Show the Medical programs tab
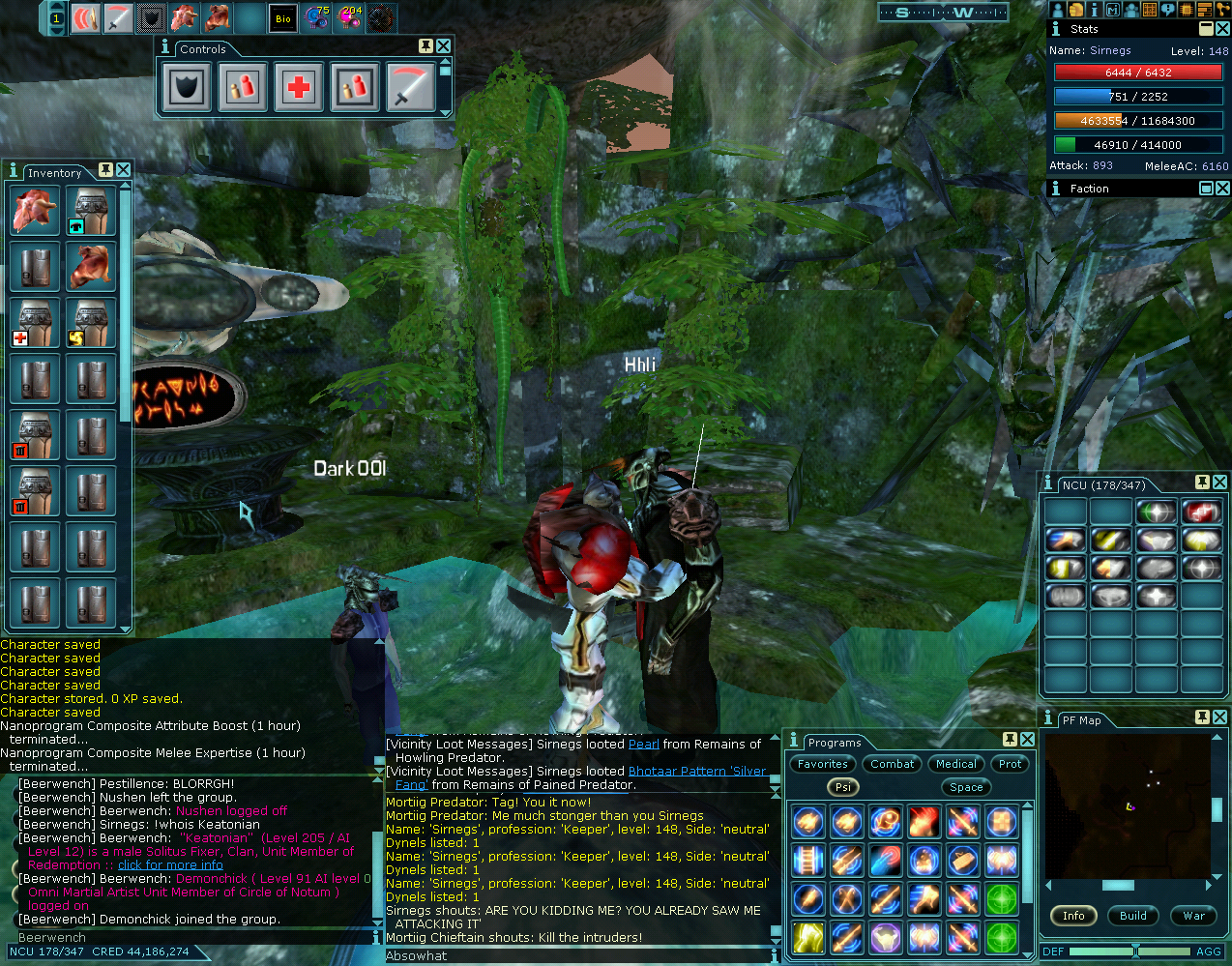This screenshot has width=1232, height=966. coord(956,764)
